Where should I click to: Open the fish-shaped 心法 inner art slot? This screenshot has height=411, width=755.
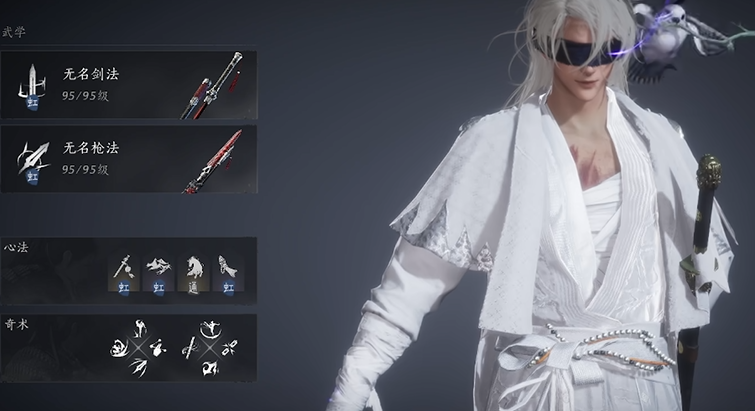click(x=229, y=272)
